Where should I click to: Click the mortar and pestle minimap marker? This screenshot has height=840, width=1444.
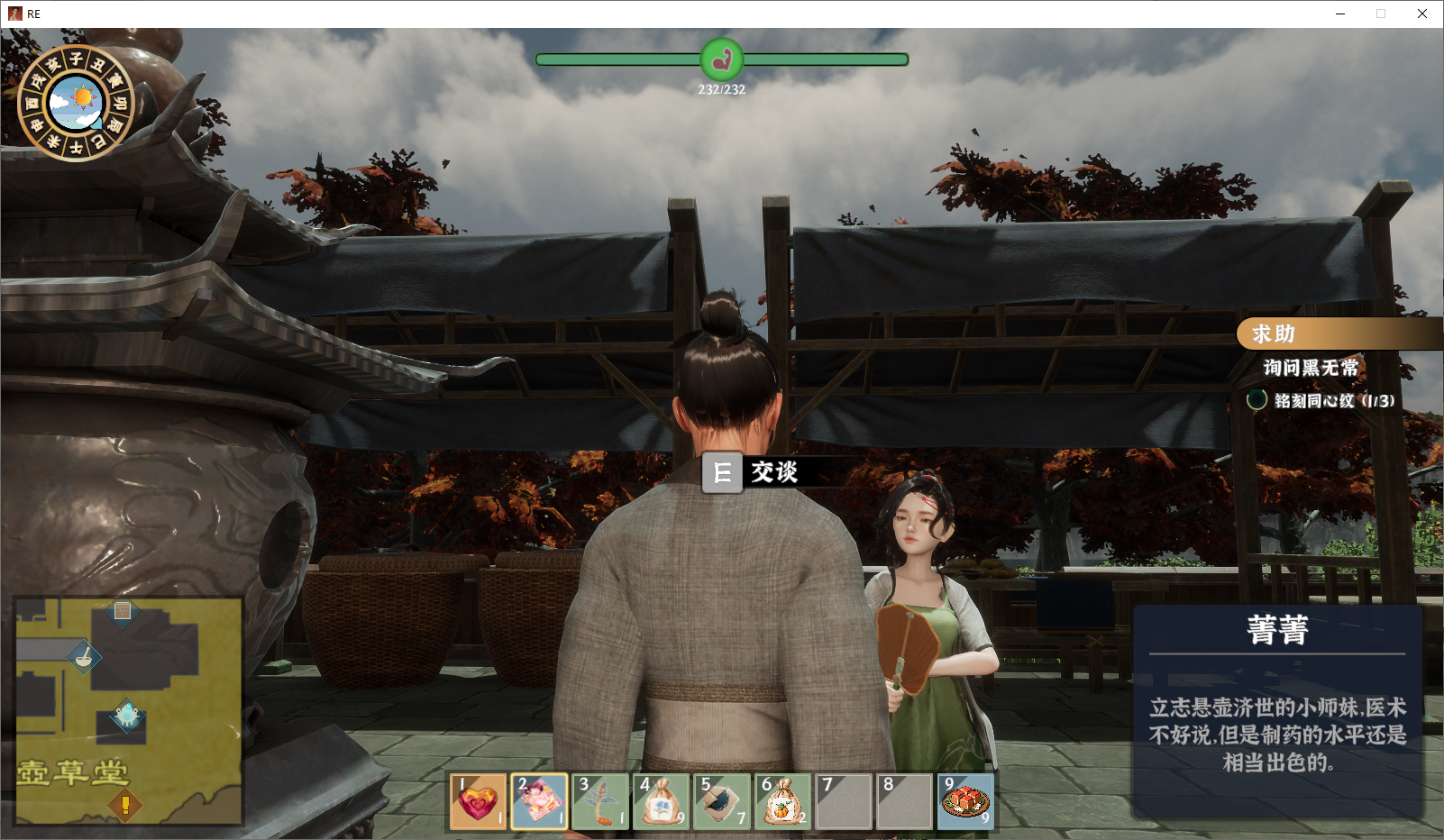tap(84, 656)
